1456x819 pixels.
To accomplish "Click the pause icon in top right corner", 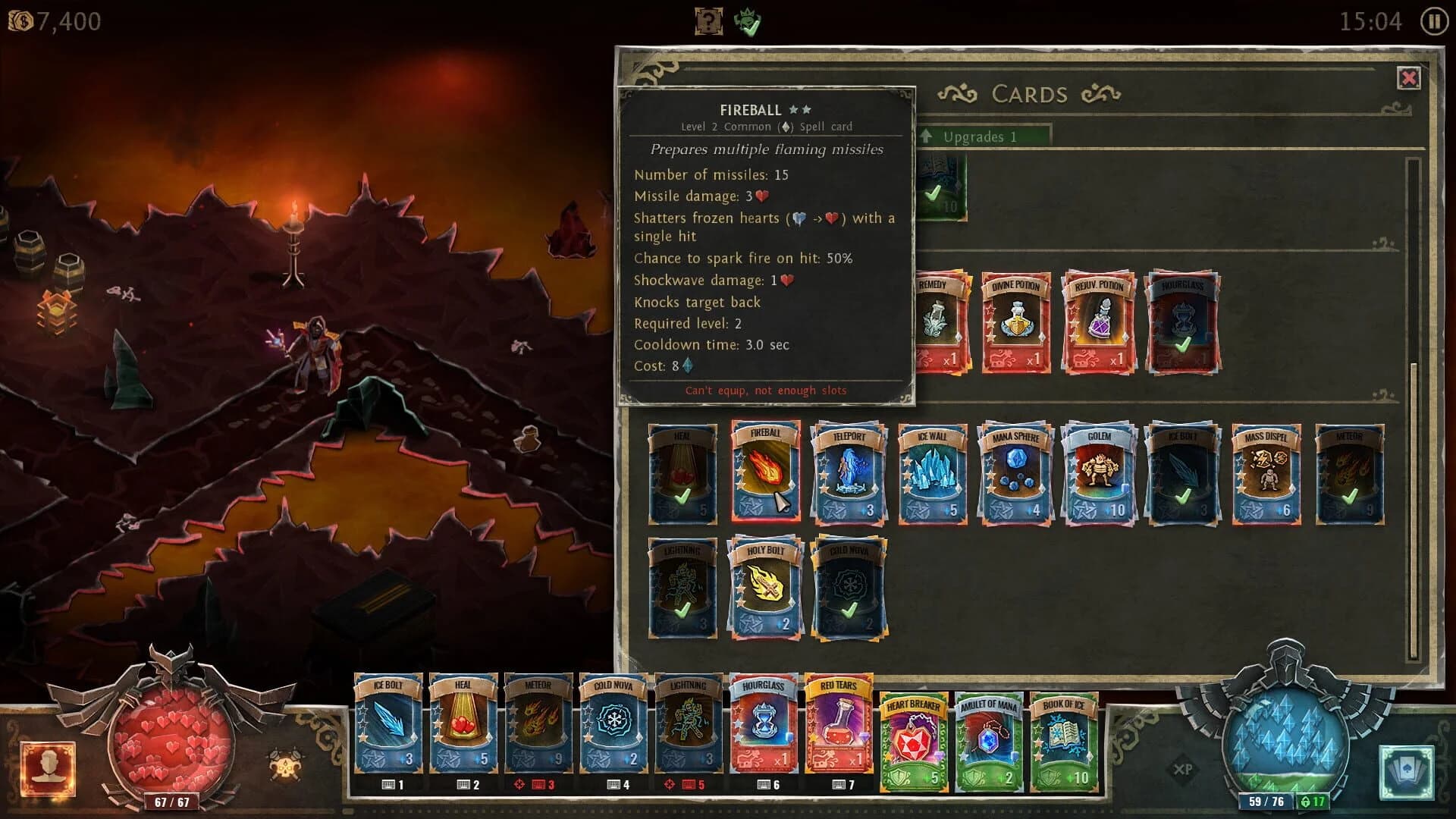I will [1432, 21].
